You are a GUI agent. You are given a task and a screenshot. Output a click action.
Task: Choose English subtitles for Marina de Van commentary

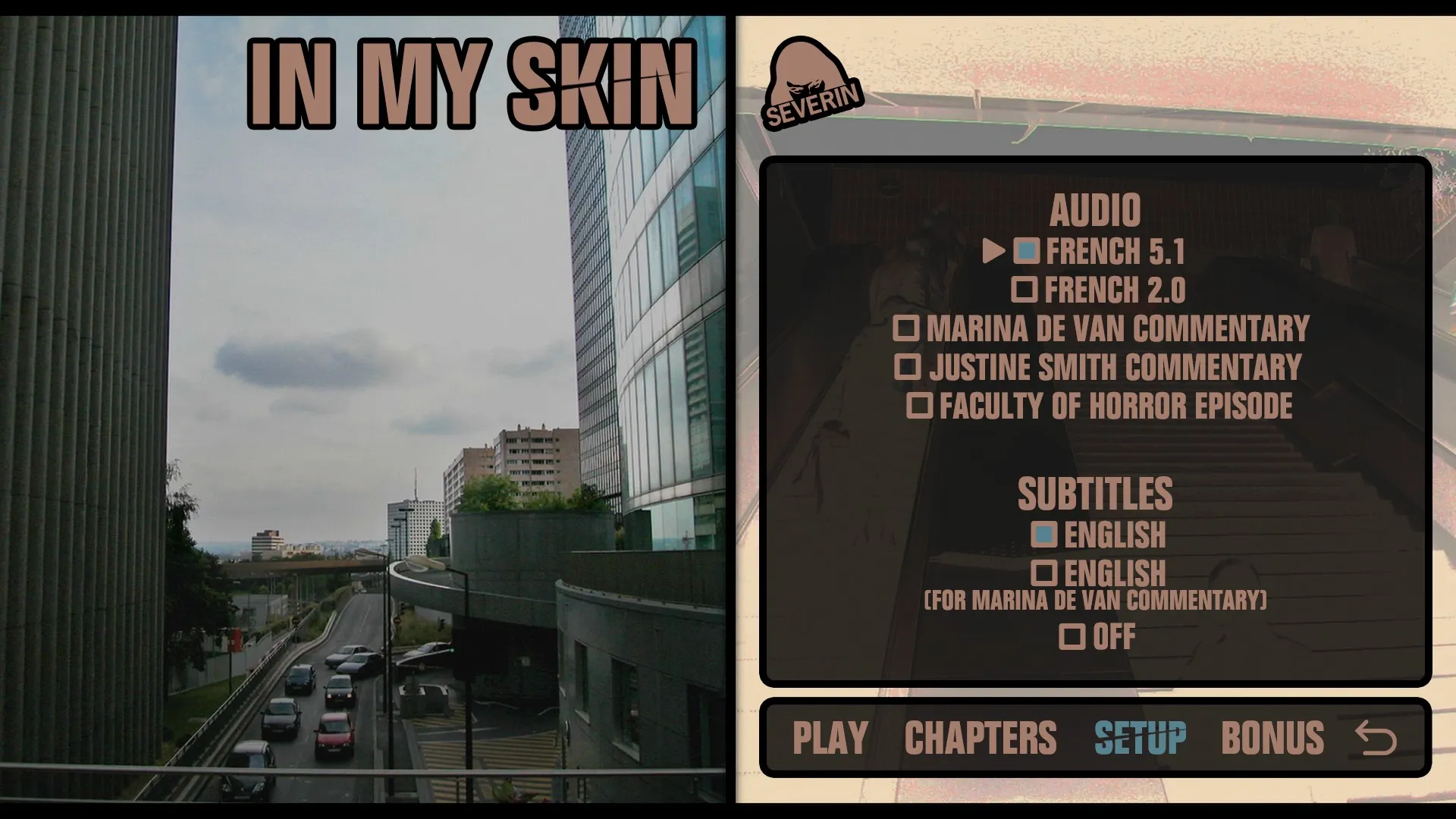[1047, 573]
